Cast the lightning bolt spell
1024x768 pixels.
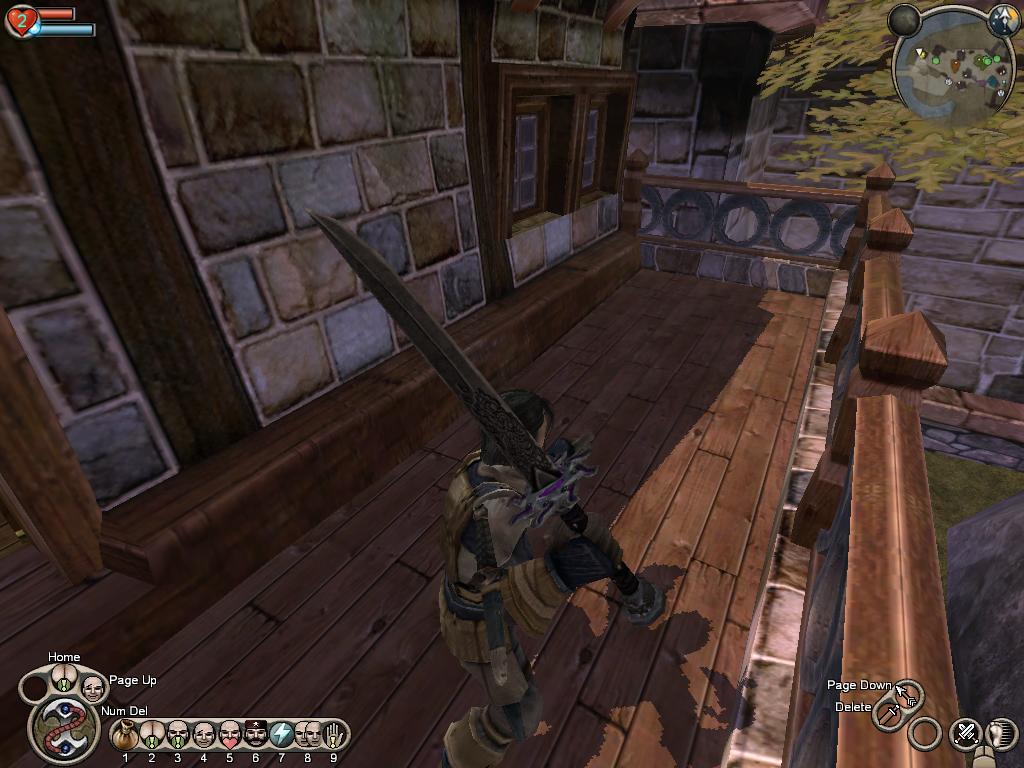[x=282, y=735]
